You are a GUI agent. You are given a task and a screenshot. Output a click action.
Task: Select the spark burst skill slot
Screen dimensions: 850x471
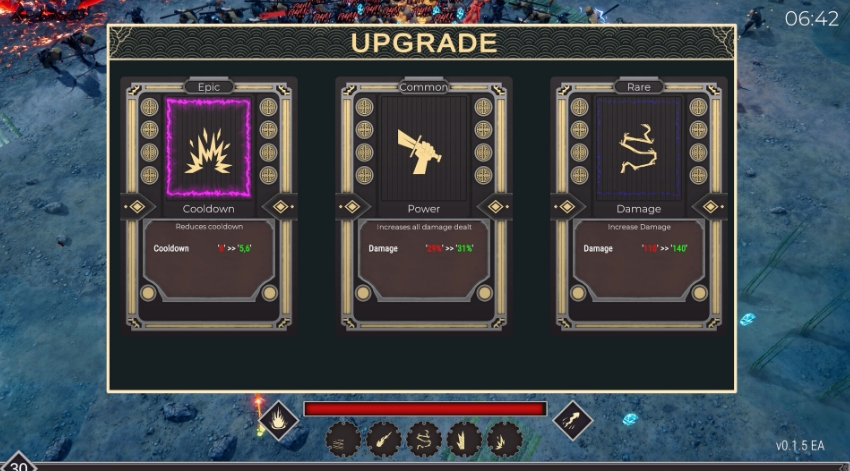tap(504, 439)
